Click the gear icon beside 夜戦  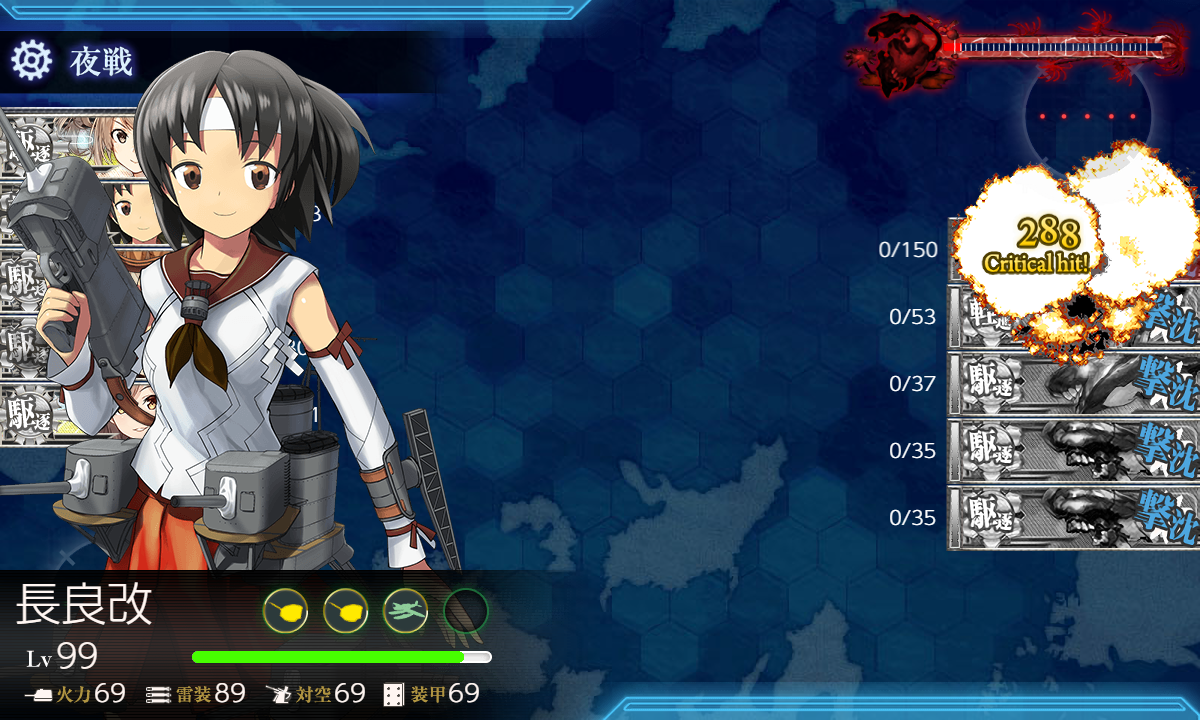pyautogui.click(x=31, y=61)
